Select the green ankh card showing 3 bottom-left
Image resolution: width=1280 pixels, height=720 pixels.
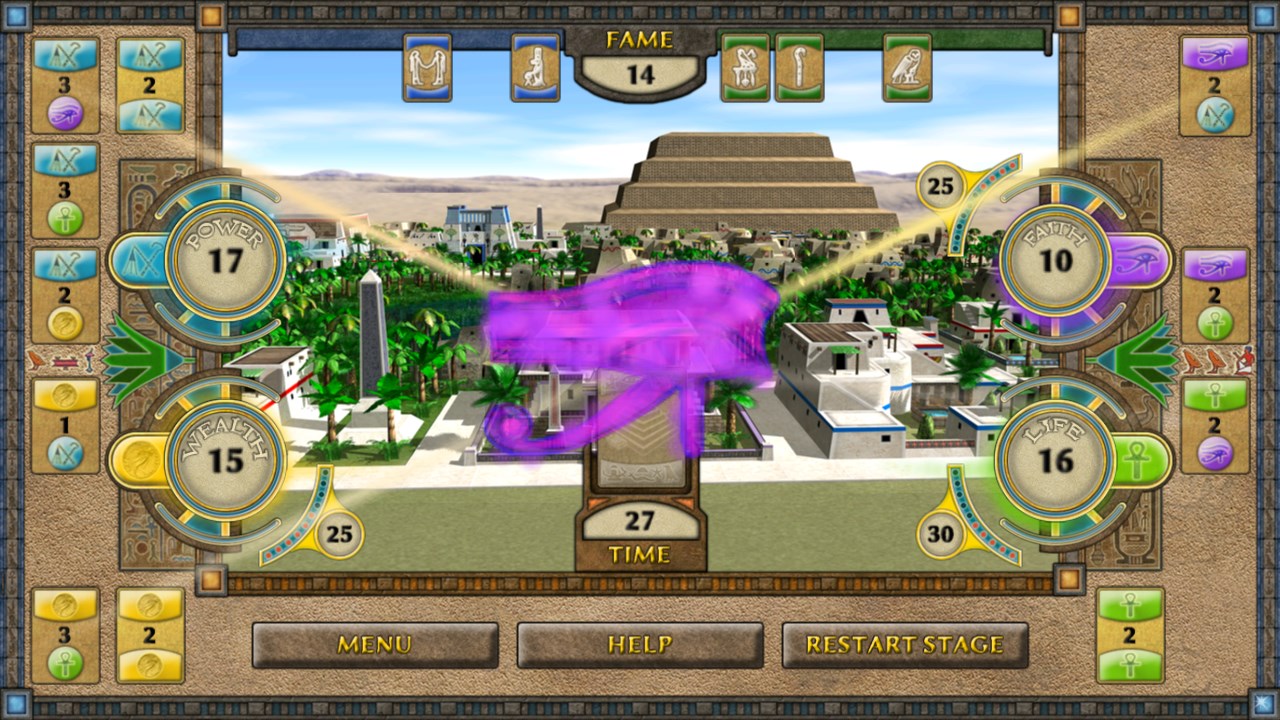click(65, 632)
